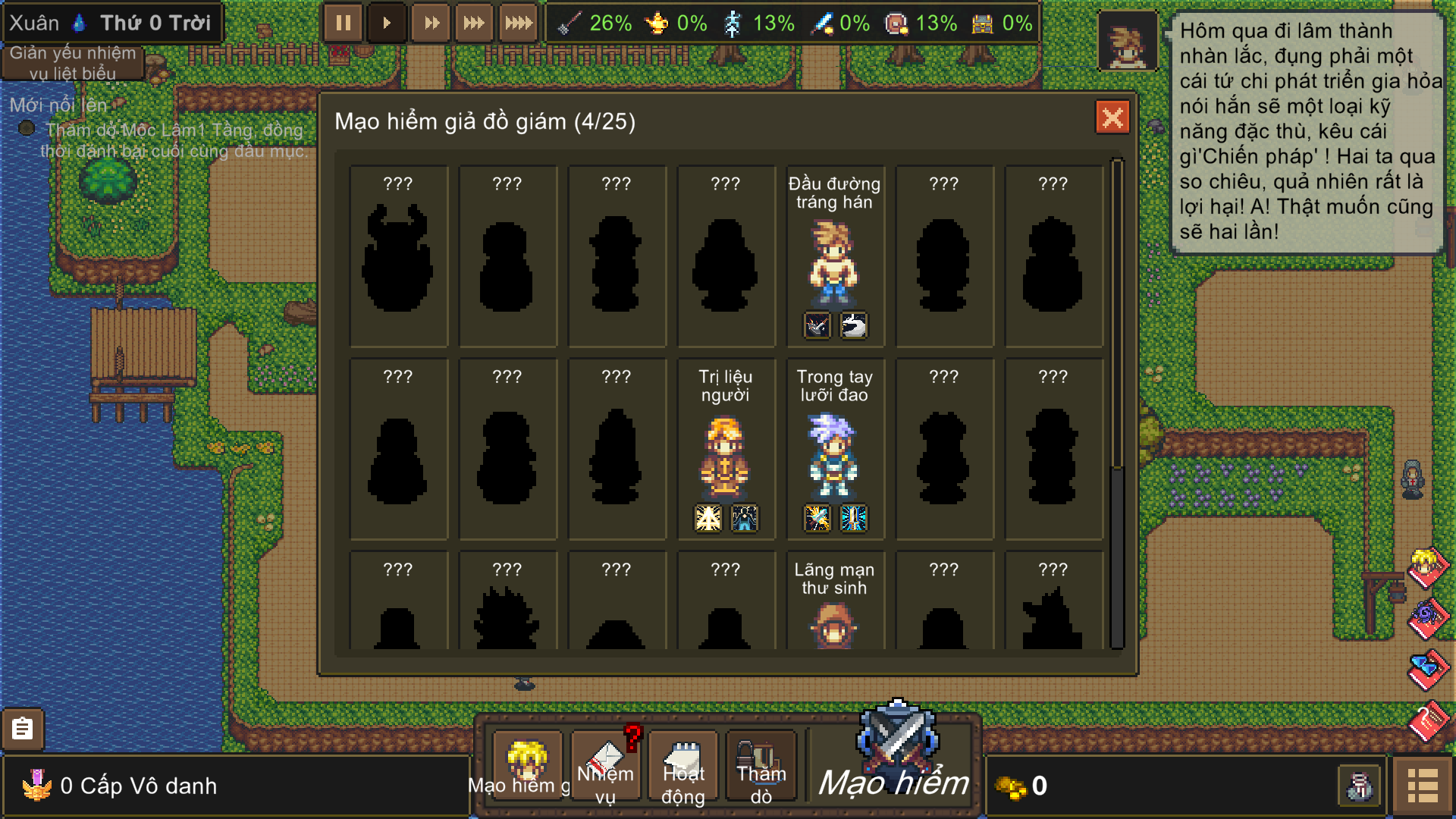This screenshot has height=819, width=1456.
Task: Close the Mạo hiểm giả đồ giám window
Action: point(1112,118)
